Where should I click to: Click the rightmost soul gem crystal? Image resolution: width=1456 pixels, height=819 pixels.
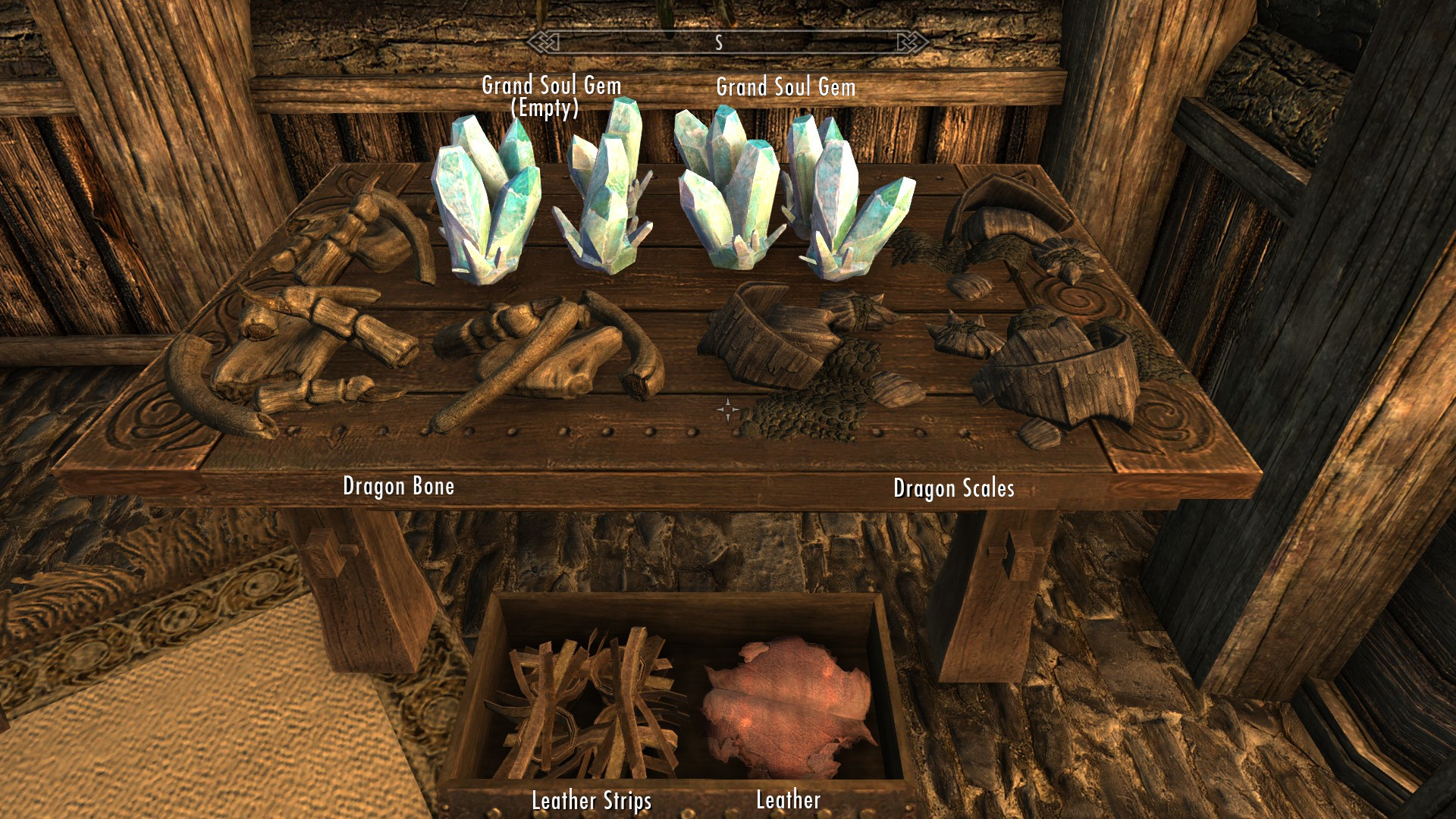[x=842, y=205]
